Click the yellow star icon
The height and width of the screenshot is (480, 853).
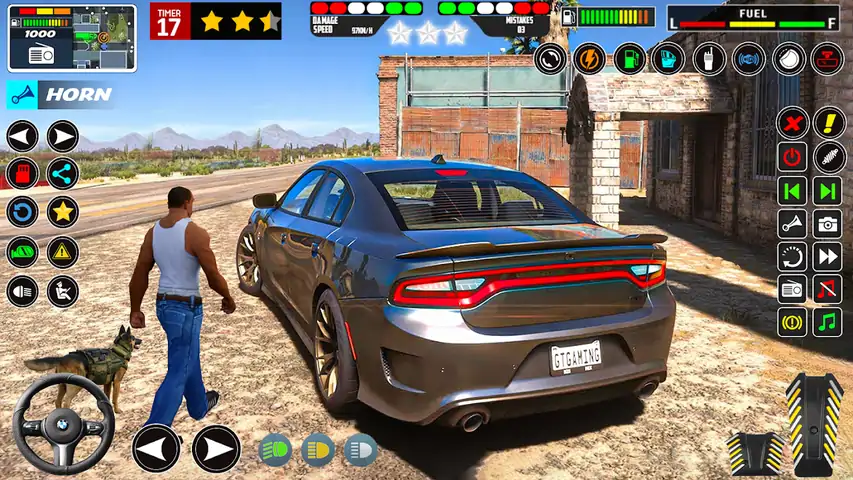[63, 212]
